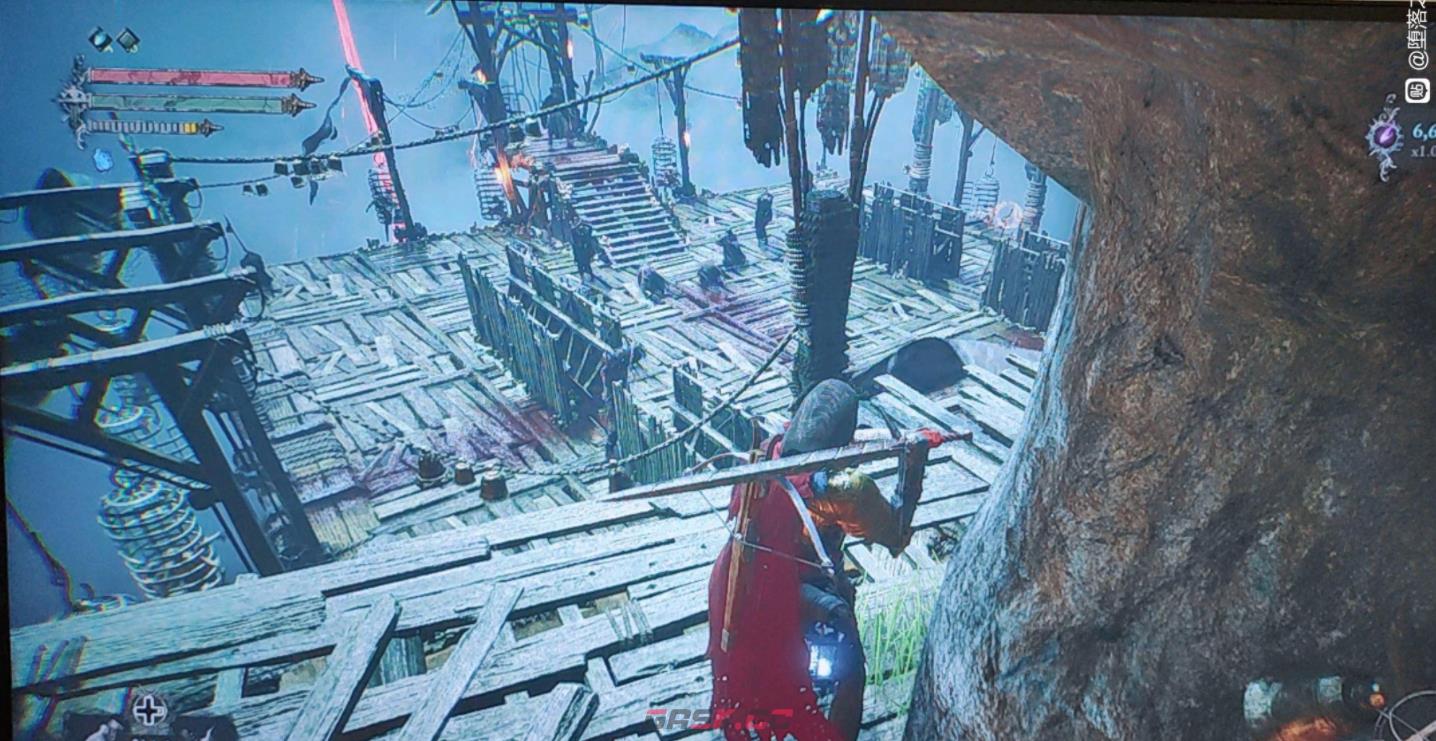The image size is (1436, 741).
Task: Select the grey-green diamond status icon
Action: click(x=128, y=40)
